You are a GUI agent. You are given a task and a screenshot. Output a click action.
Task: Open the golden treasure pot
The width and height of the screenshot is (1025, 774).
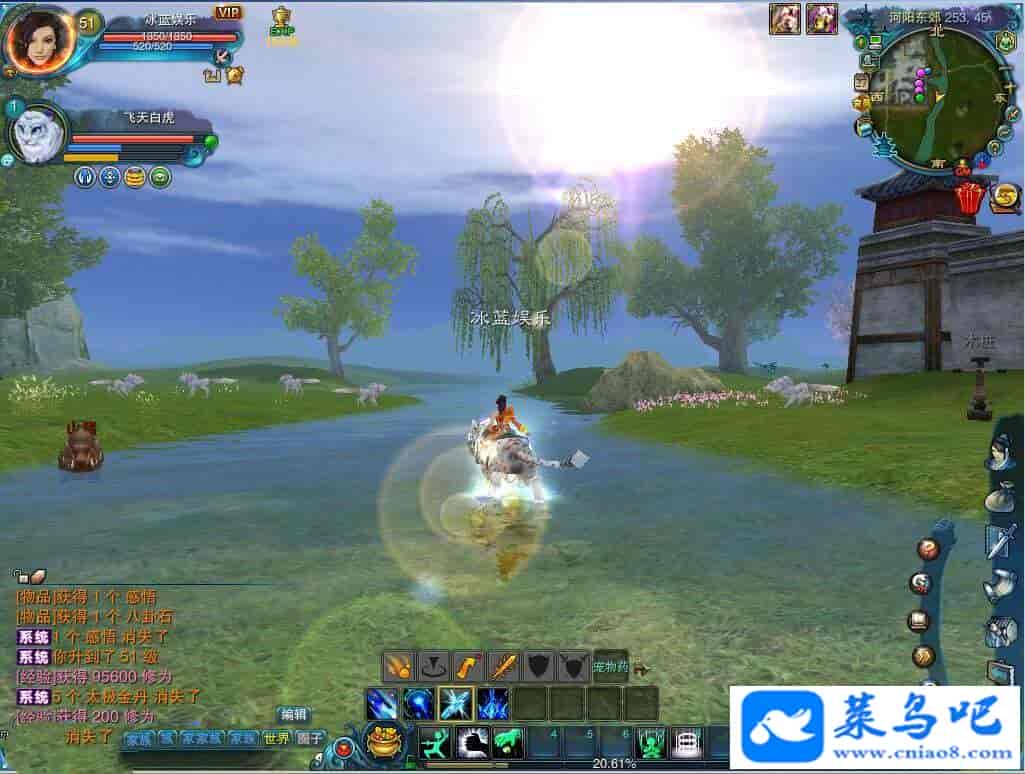(x=382, y=742)
